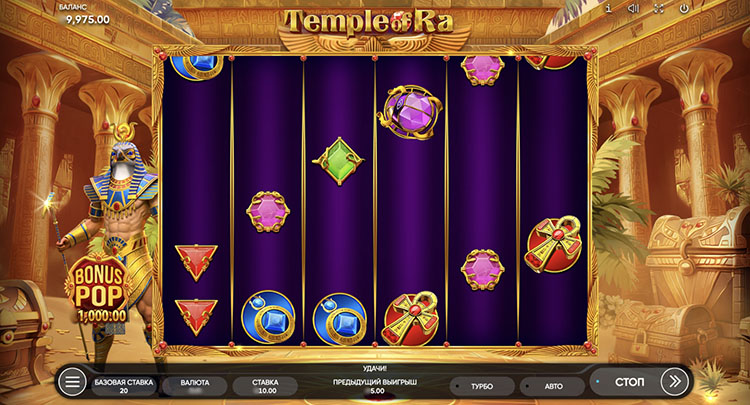Open the currency (Валюта) selector
Viewport: 750px width, 405px height.
click(195, 385)
